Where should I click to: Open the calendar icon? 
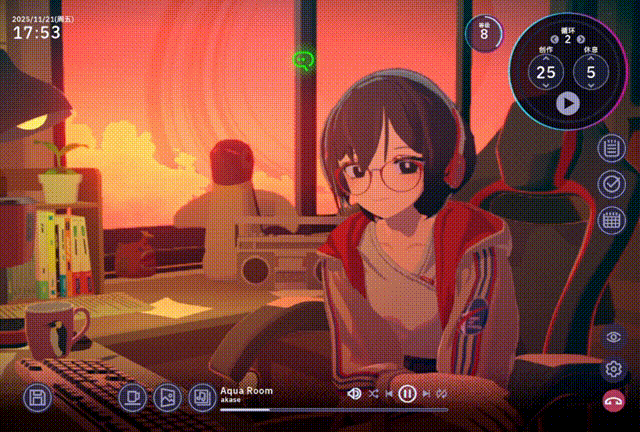[611, 220]
